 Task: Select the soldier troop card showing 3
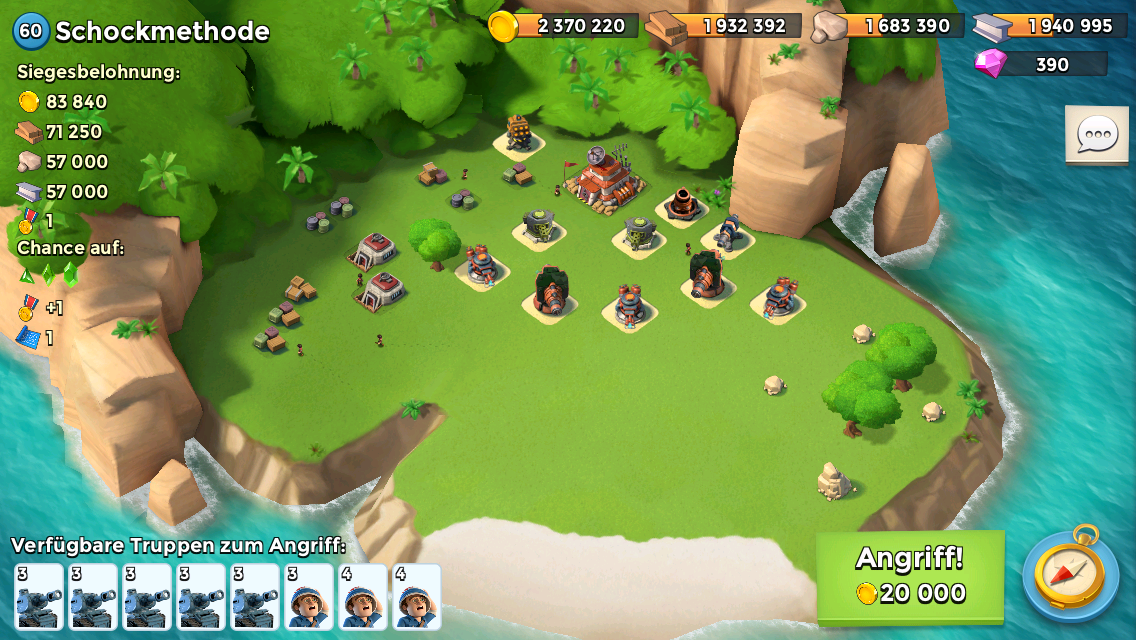[x=309, y=597]
